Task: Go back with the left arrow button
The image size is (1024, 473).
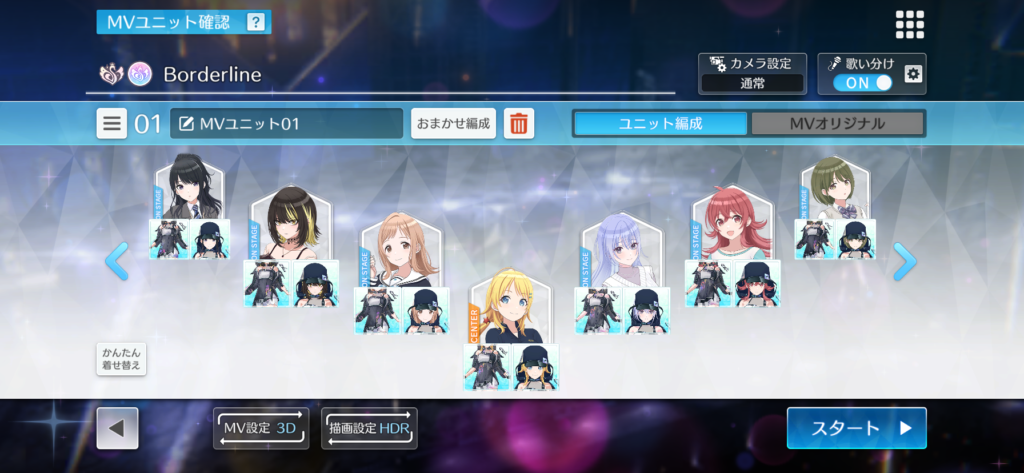Action: point(117,428)
